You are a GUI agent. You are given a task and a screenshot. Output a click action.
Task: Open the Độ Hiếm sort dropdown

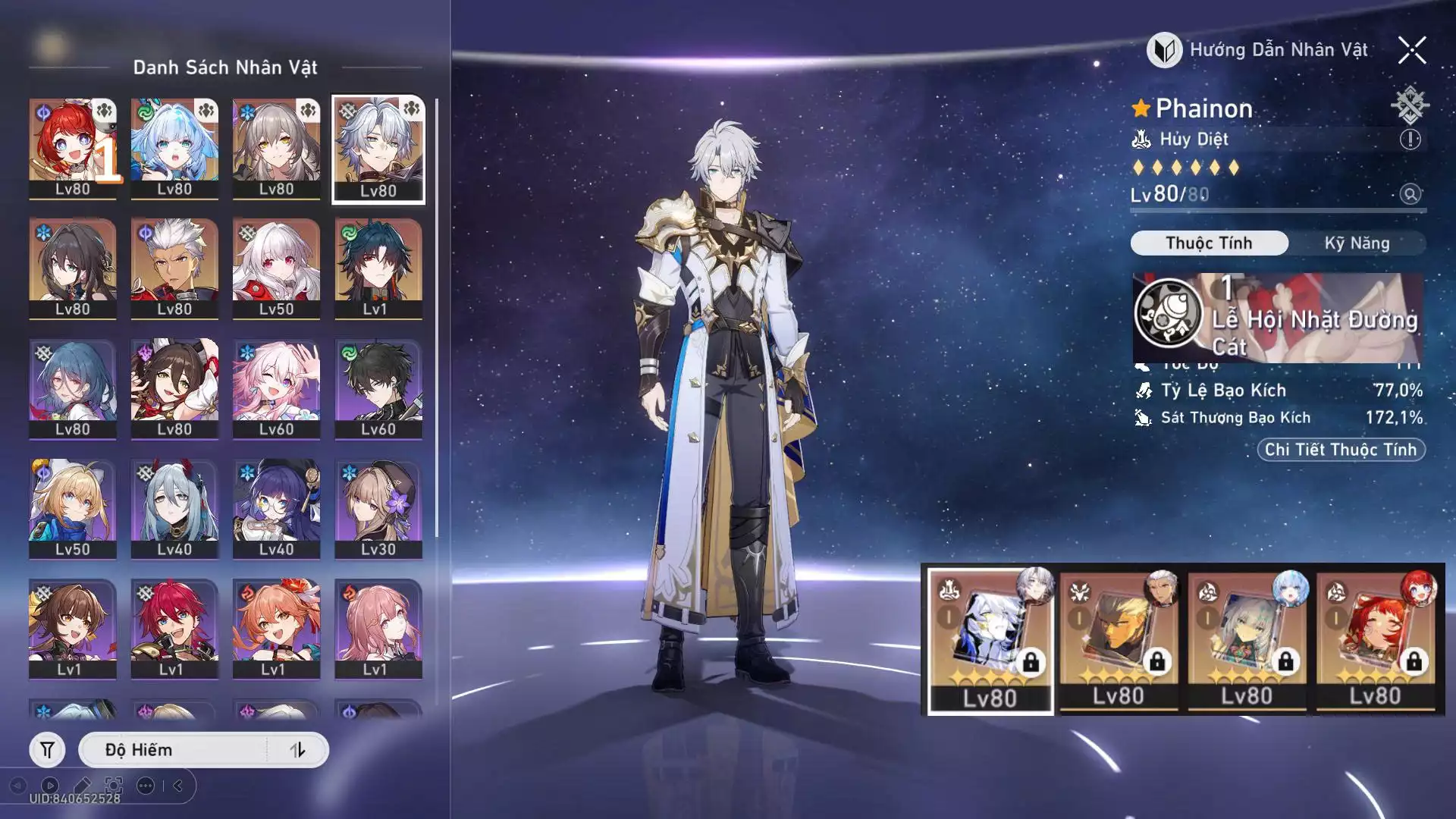(x=174, y=750)
